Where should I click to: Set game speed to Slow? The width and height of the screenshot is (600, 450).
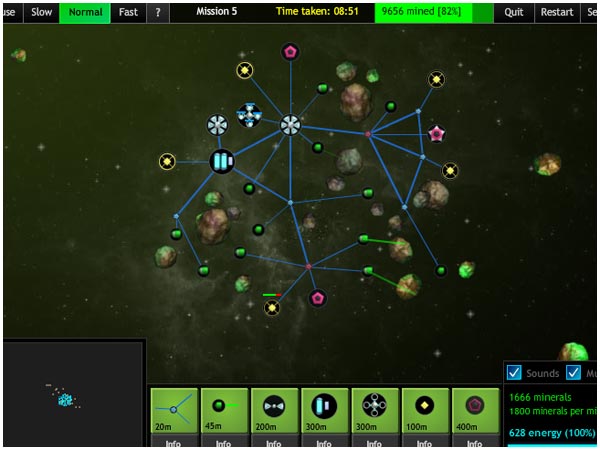click(x=42, y=12)
